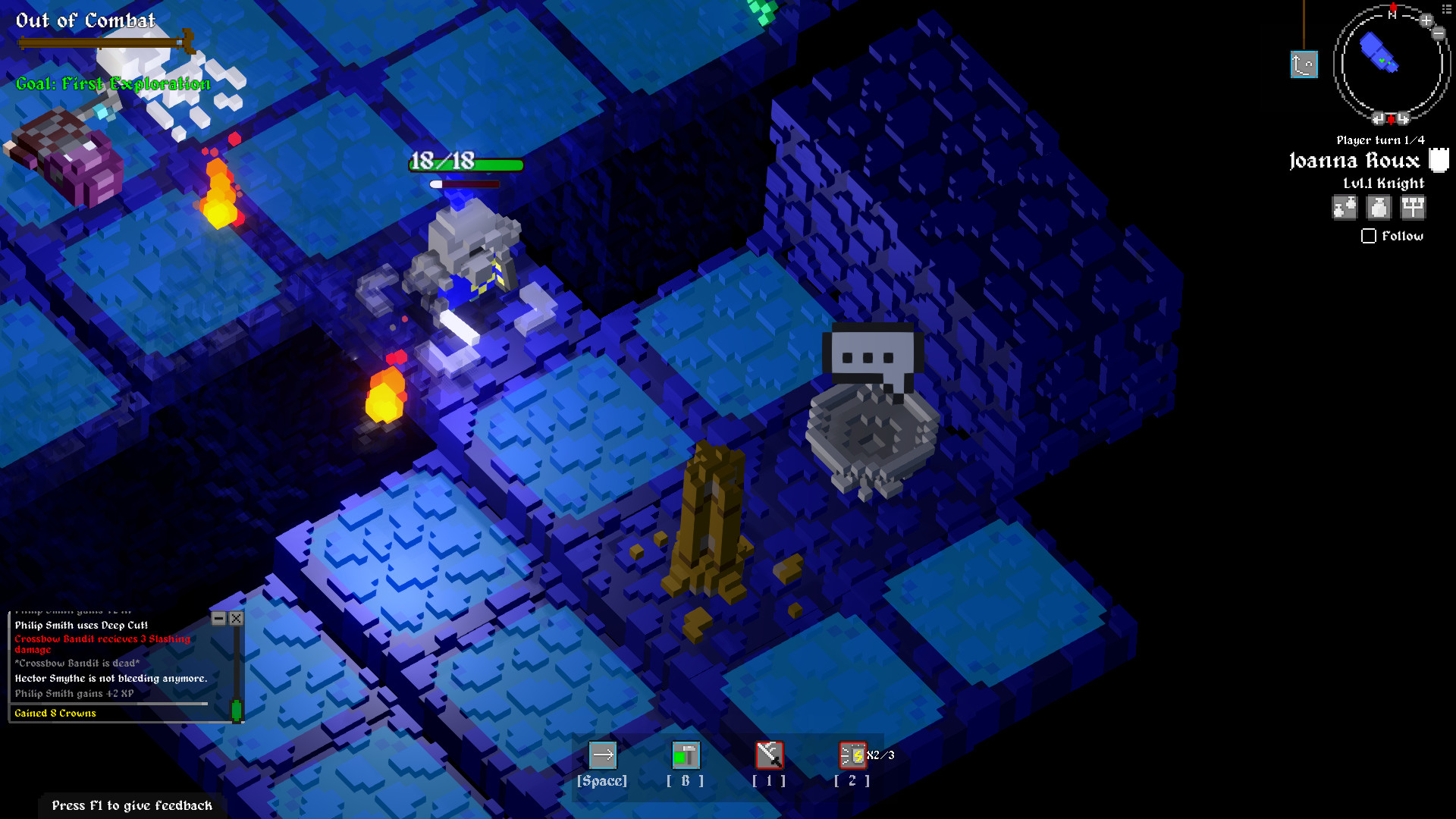Open the party tree icon in character panel

tap(1412, 207)
